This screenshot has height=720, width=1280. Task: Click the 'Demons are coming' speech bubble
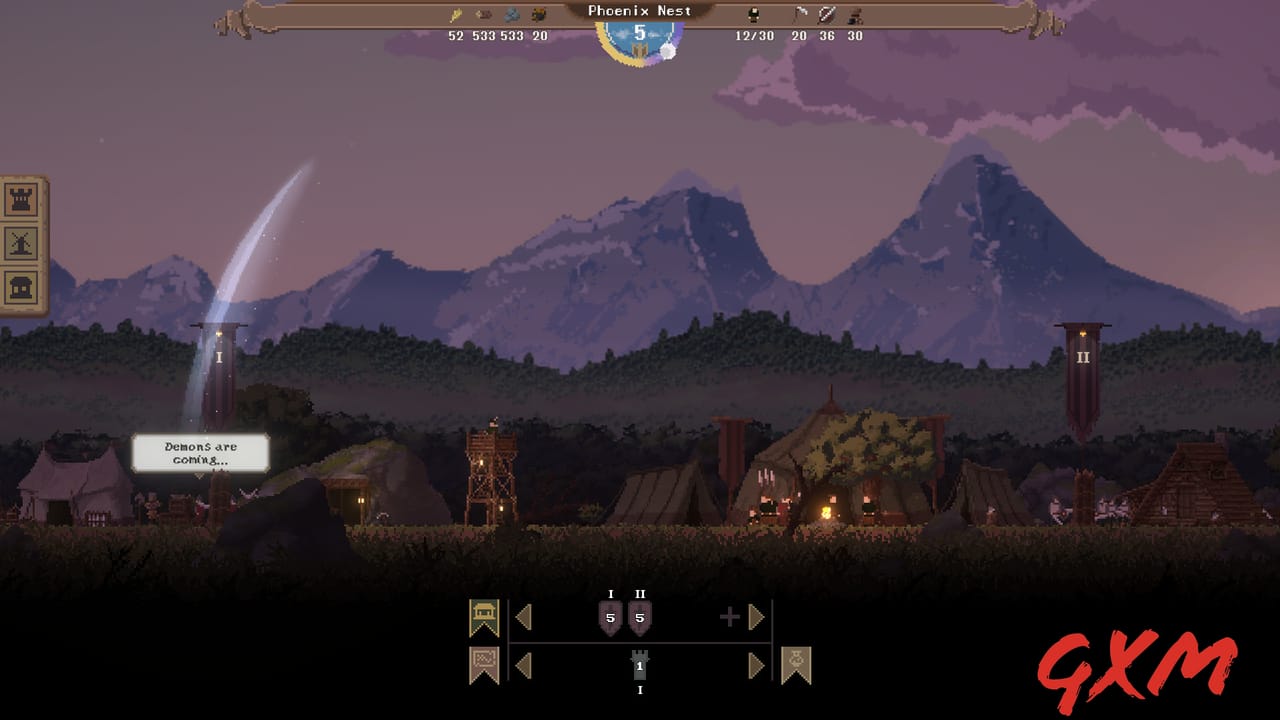pos(200,452)
